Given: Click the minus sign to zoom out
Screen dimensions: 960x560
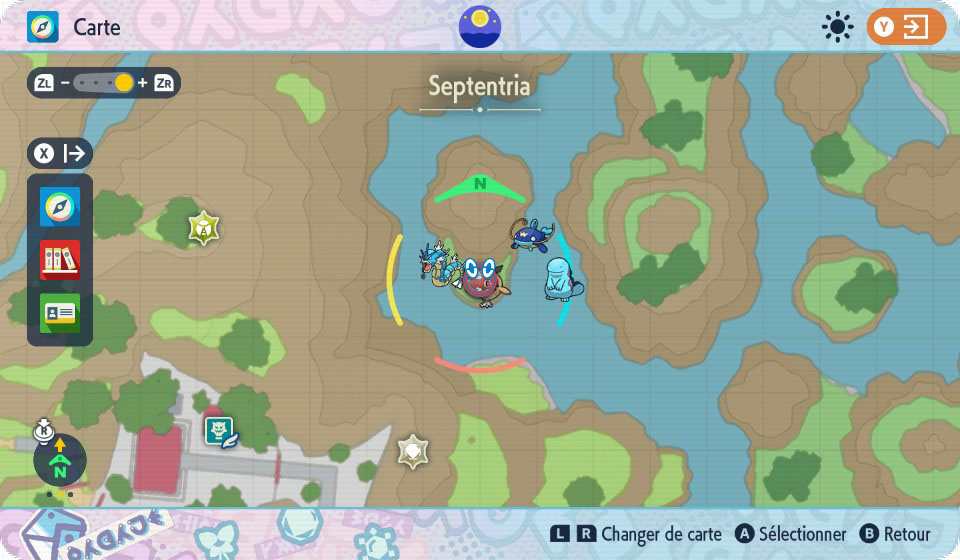Looking at the screenshot, I should (x=65, y=83).
